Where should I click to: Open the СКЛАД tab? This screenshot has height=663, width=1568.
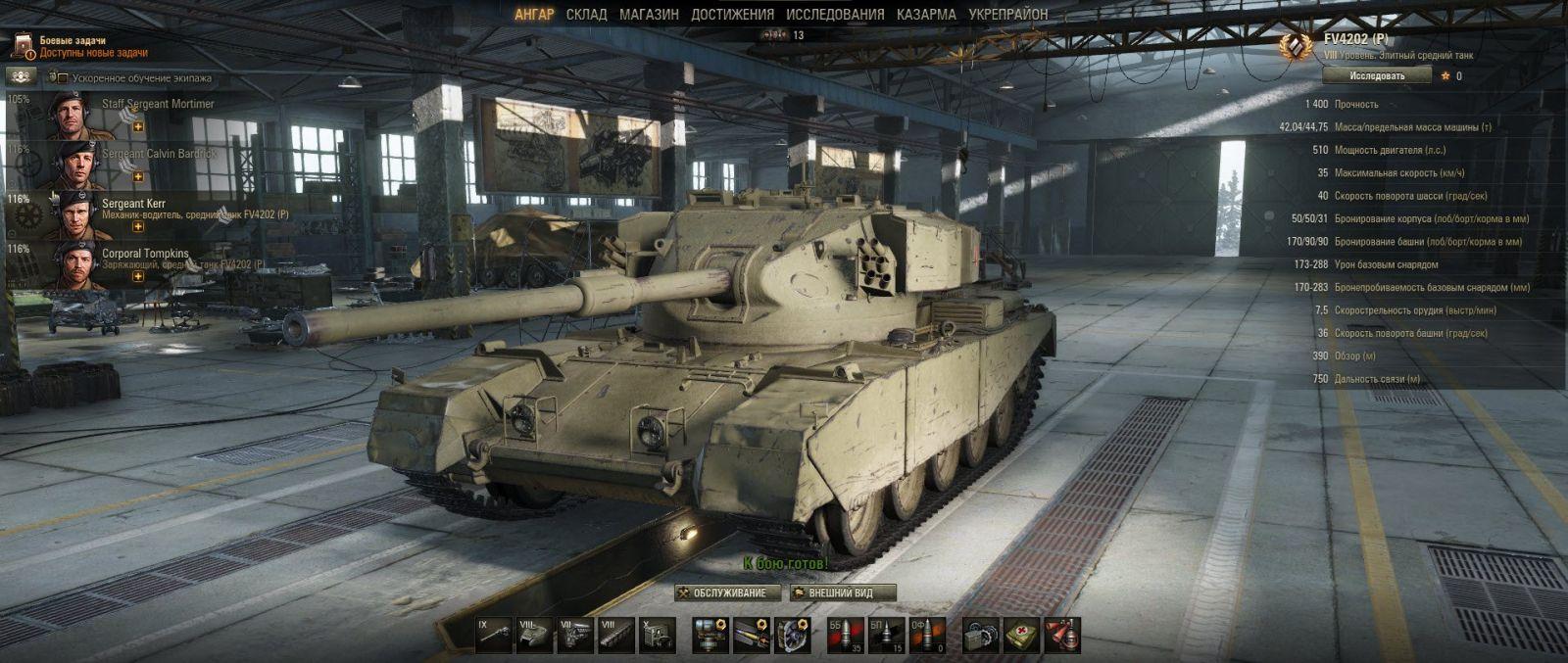point(586,15)
